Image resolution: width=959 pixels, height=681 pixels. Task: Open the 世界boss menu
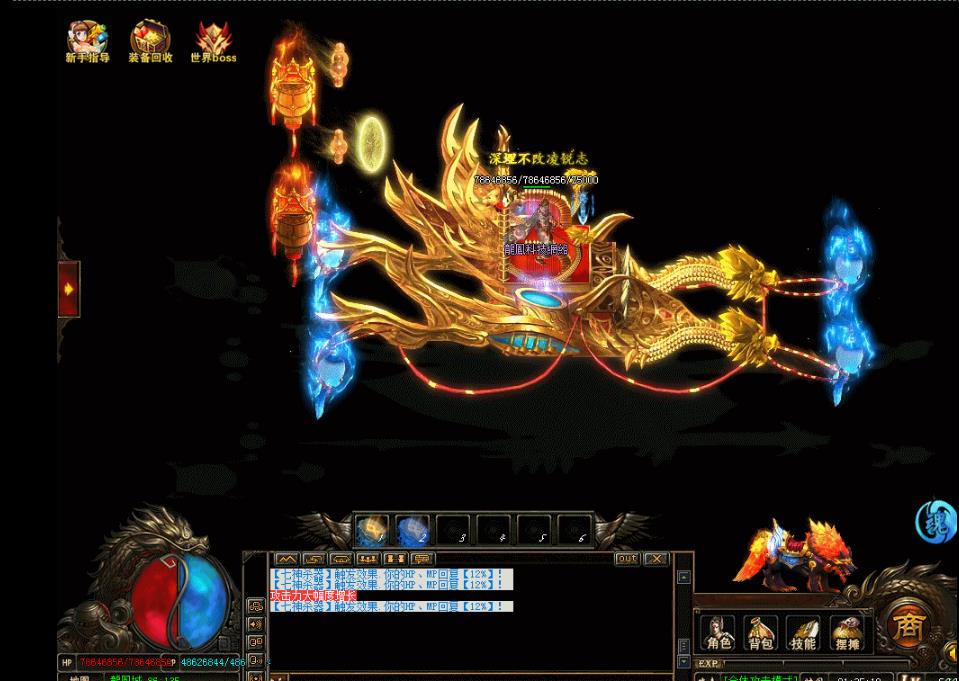tap(213, 40)
